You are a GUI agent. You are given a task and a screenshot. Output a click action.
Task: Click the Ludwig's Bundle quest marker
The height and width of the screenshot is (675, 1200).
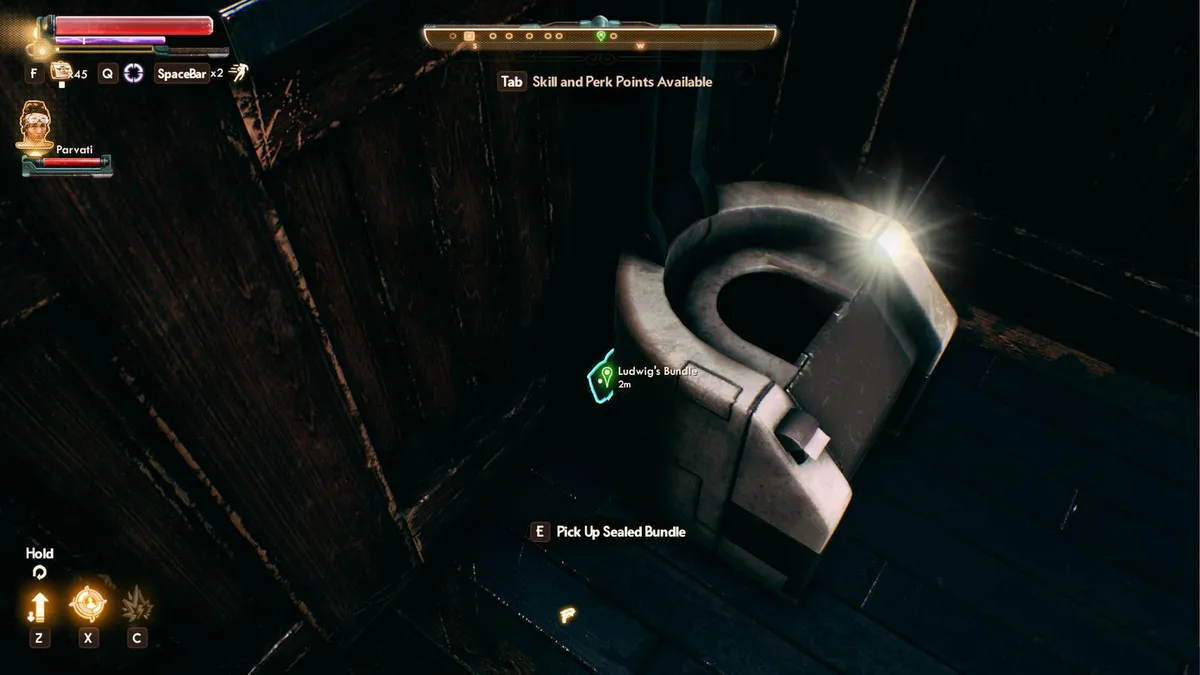(606, 376)
